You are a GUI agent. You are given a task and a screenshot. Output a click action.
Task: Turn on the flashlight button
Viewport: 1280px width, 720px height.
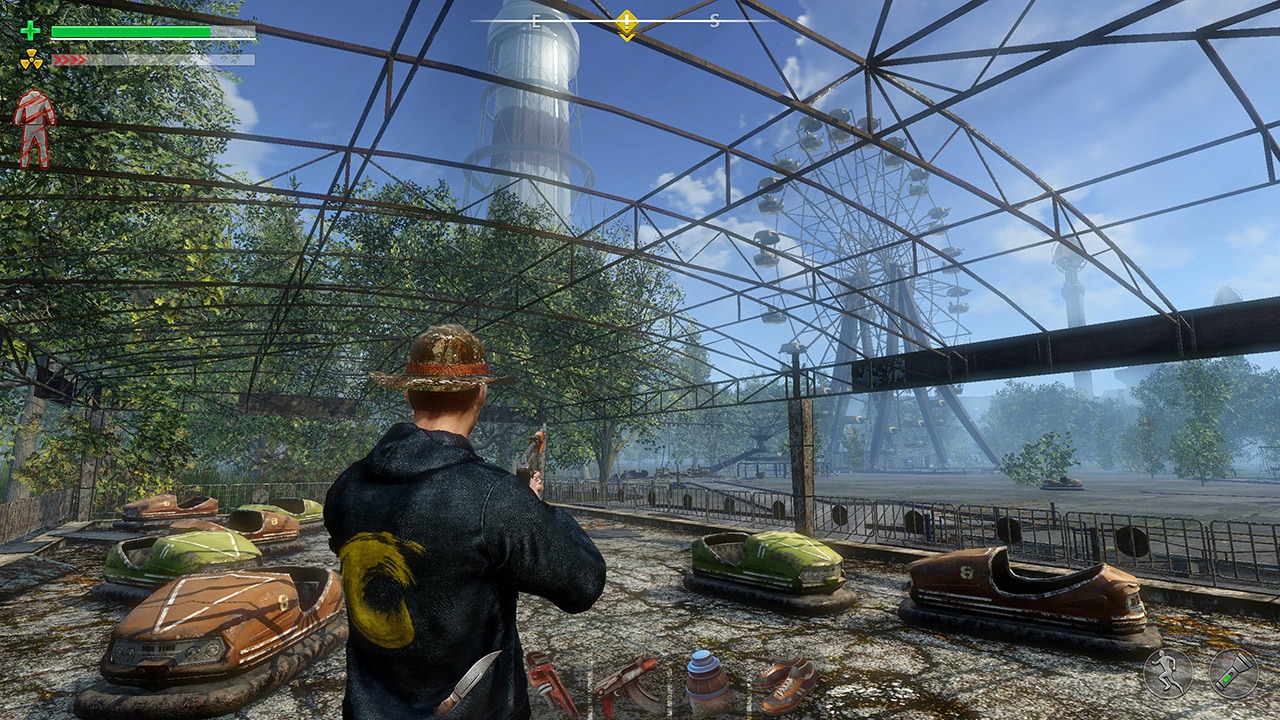pos(1233,673)
